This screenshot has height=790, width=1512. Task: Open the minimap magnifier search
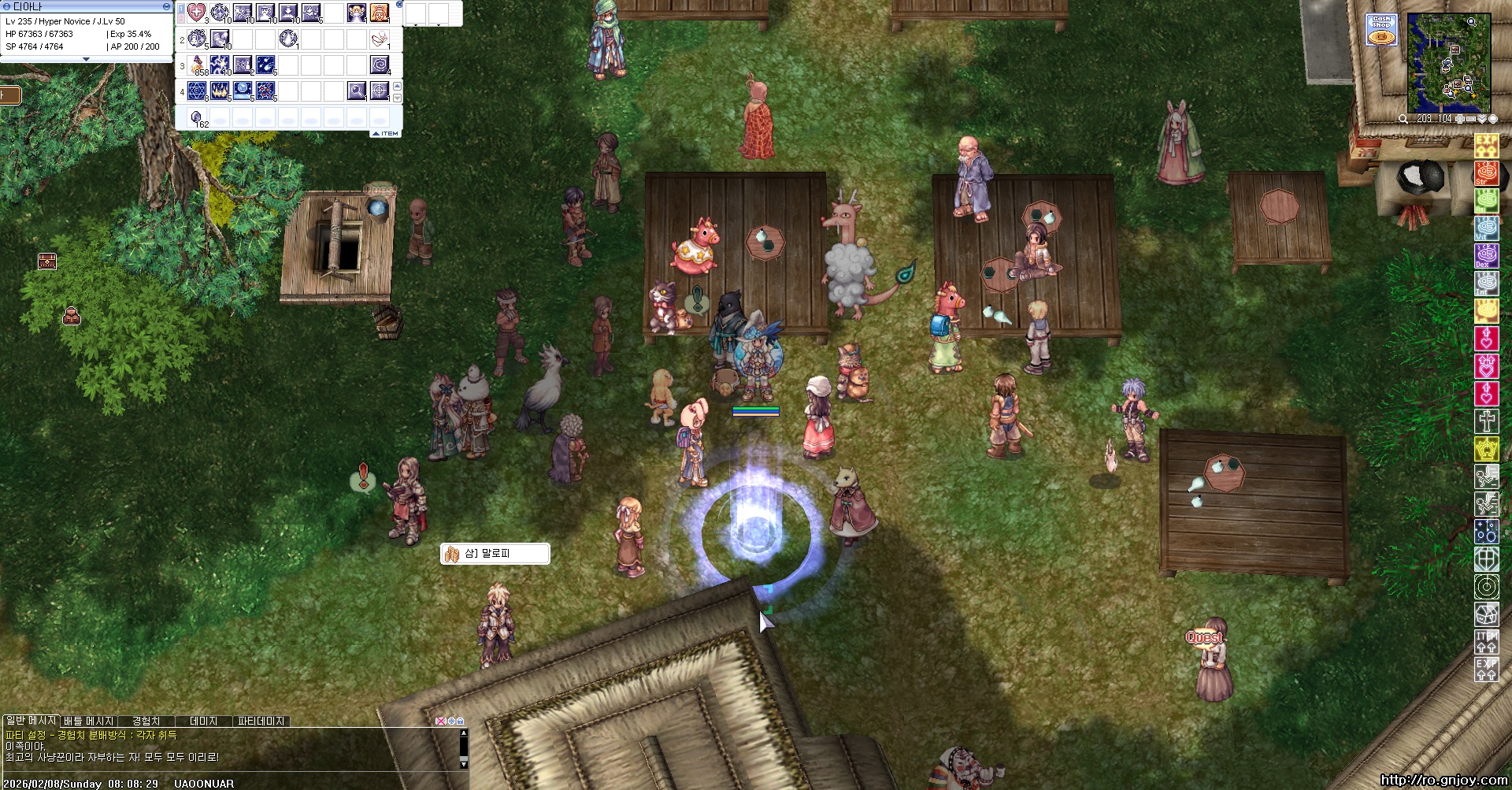point(1403,119)
